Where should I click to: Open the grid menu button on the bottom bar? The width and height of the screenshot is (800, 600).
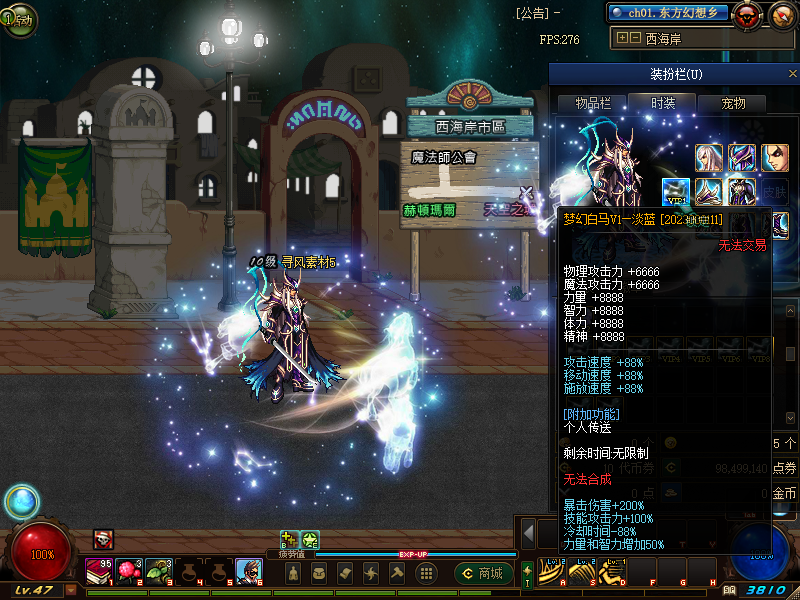point(426,573)
